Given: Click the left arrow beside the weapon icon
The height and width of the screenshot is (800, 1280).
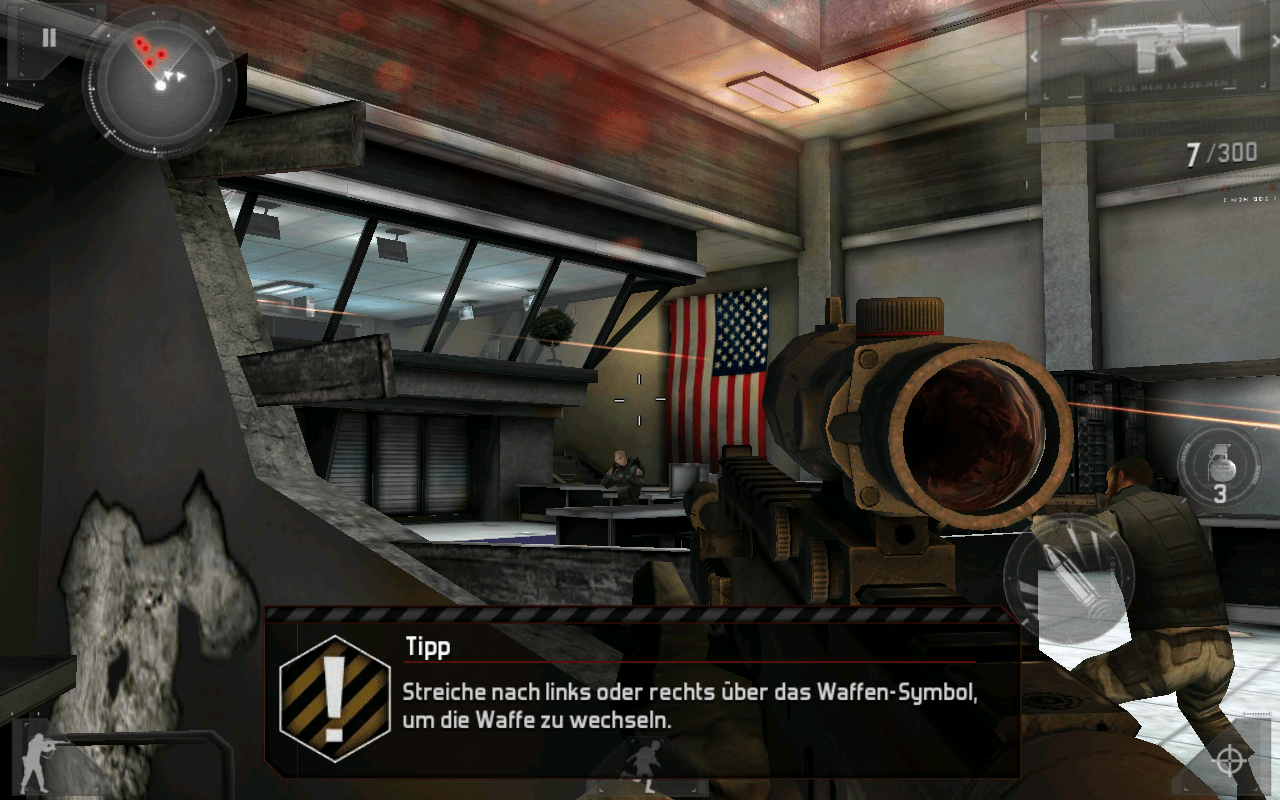Looking at the screenshot, I should 1036,57.
